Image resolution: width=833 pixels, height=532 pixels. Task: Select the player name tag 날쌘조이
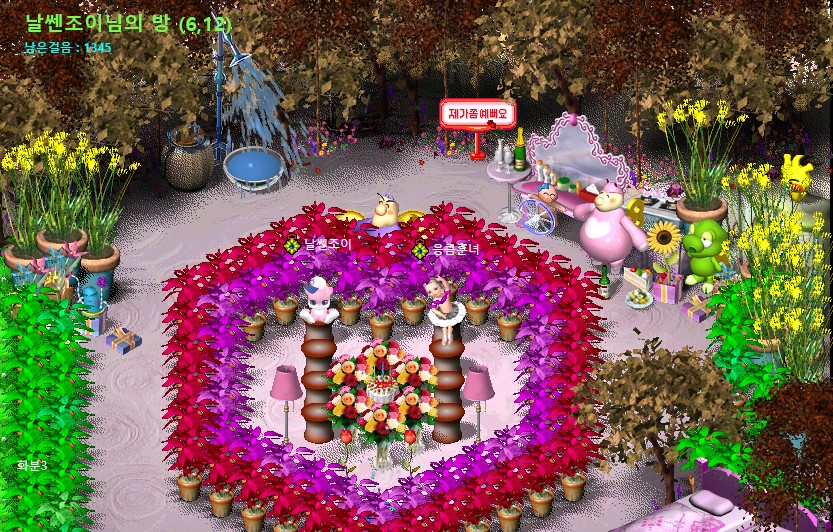click(326, 245)
